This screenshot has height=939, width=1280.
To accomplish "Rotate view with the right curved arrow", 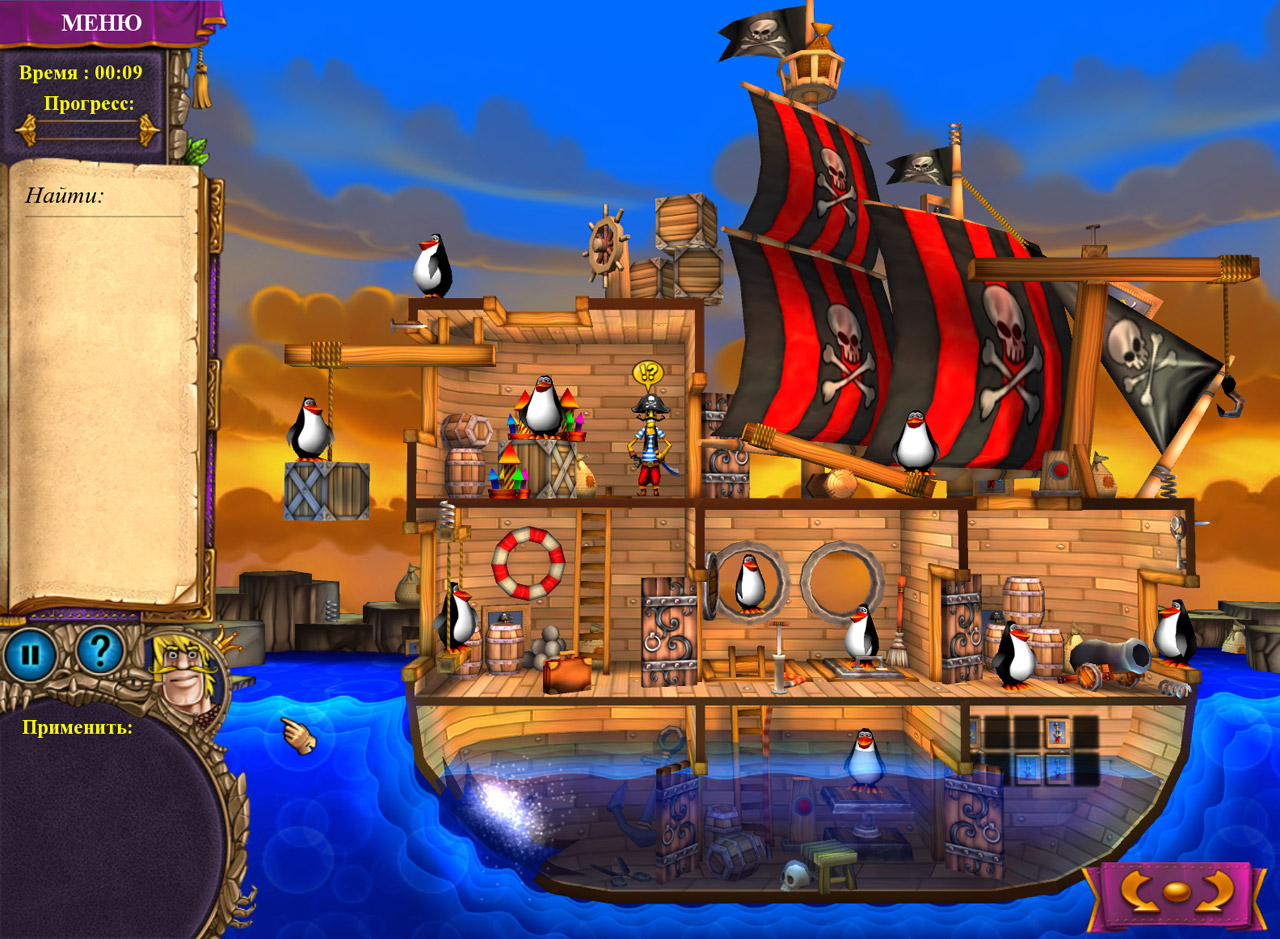I will point(1218,890).
